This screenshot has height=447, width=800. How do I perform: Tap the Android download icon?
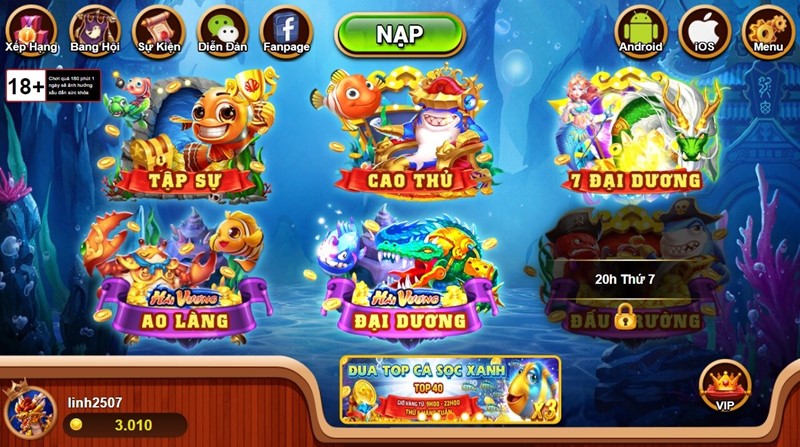pyautogui.click(x=641, y=30)
